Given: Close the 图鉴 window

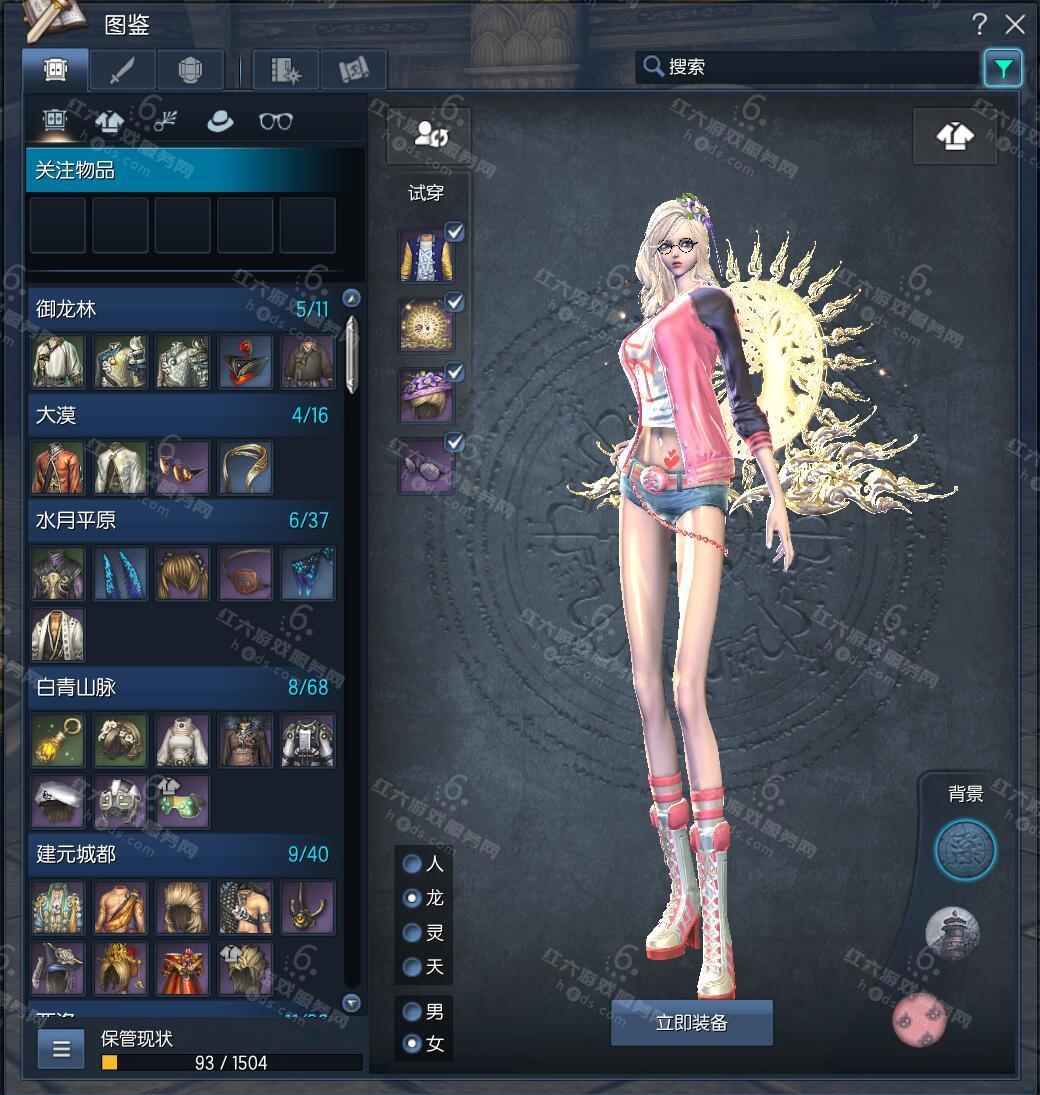Looking at the screenshot, I should [x=1015, y=25].
